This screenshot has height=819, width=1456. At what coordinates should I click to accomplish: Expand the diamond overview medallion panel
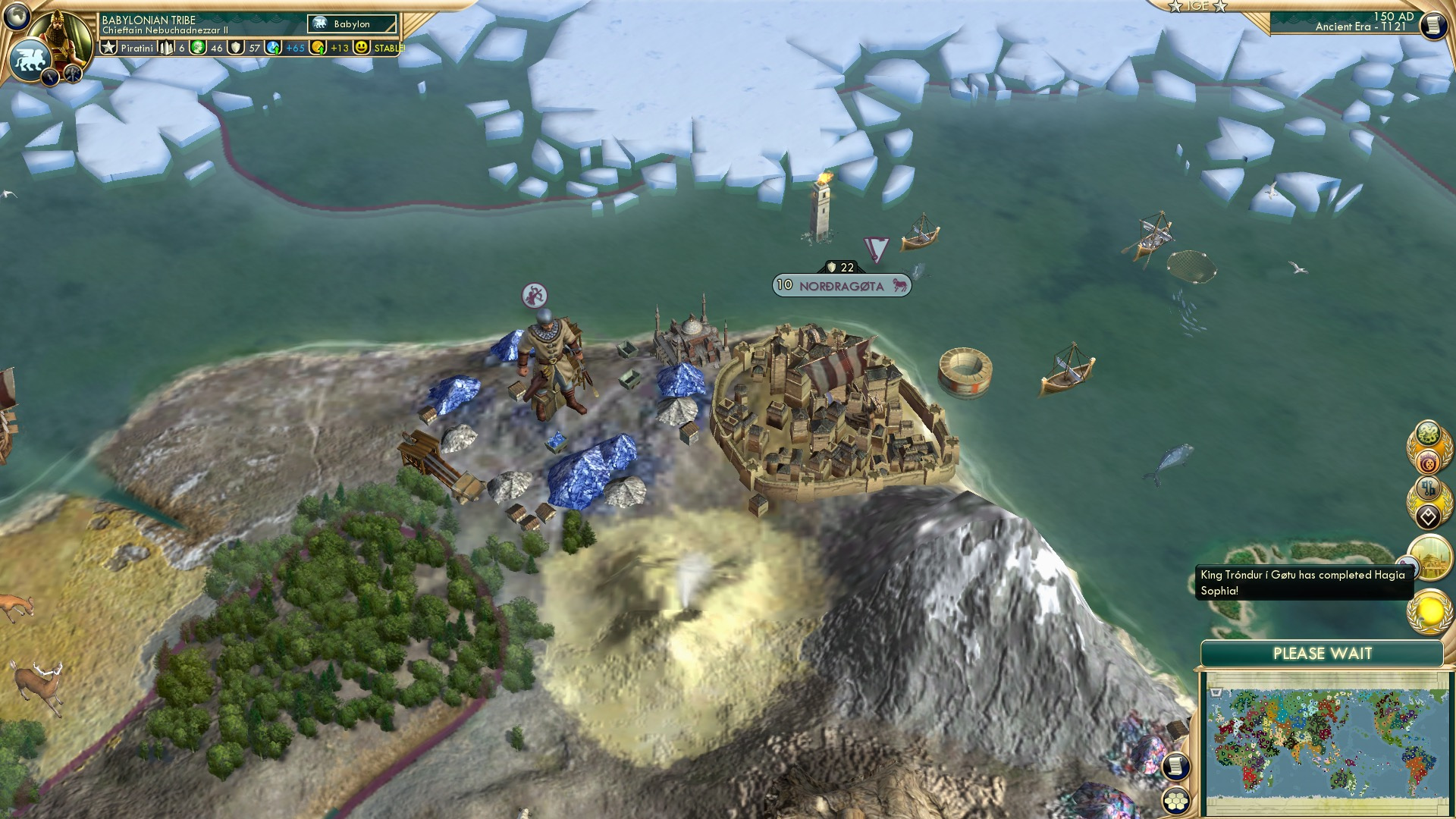point(1428,515)
